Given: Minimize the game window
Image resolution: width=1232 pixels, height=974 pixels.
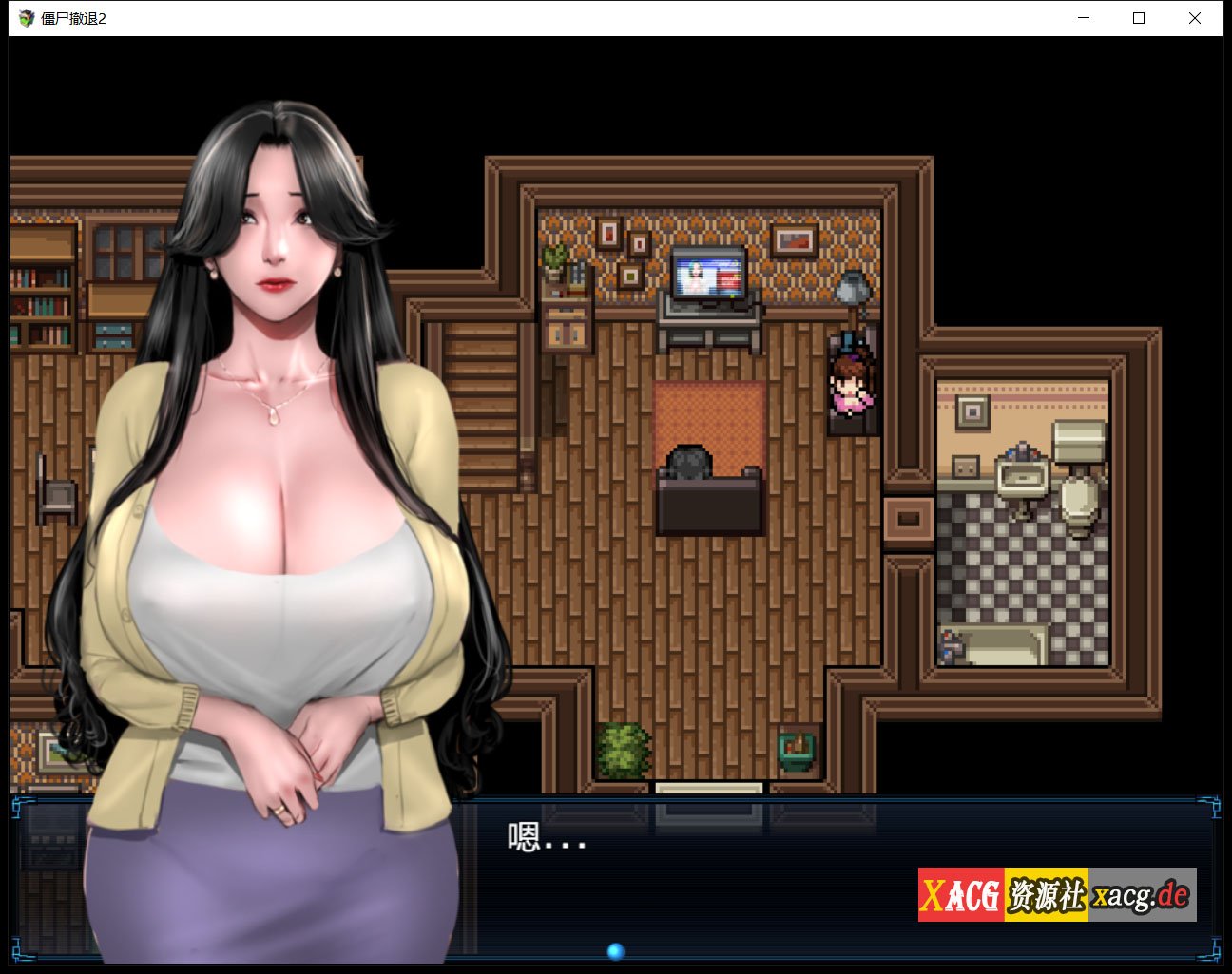Looking at the screenshot, I should 1082,17.
